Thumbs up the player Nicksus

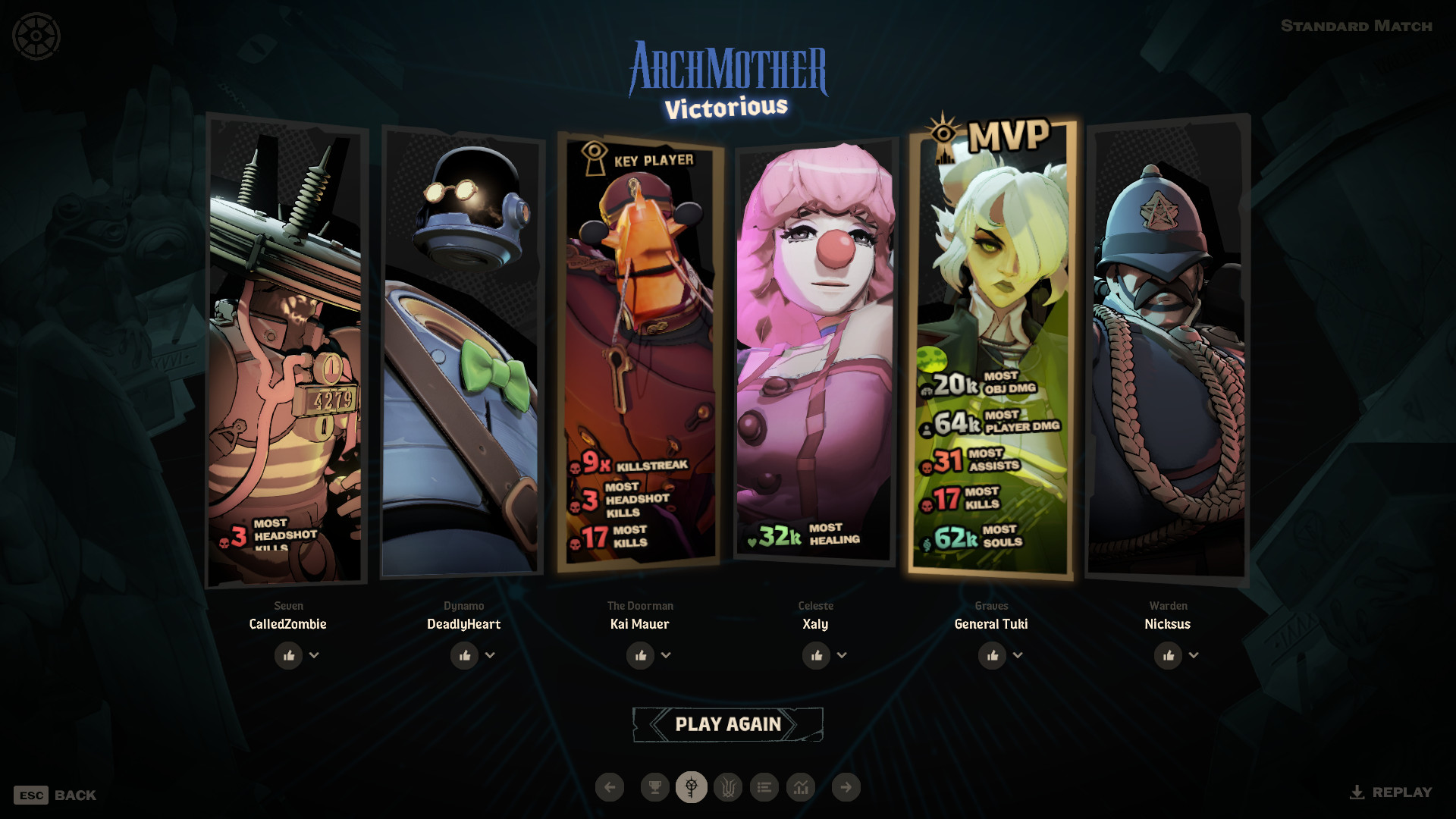1168,655
